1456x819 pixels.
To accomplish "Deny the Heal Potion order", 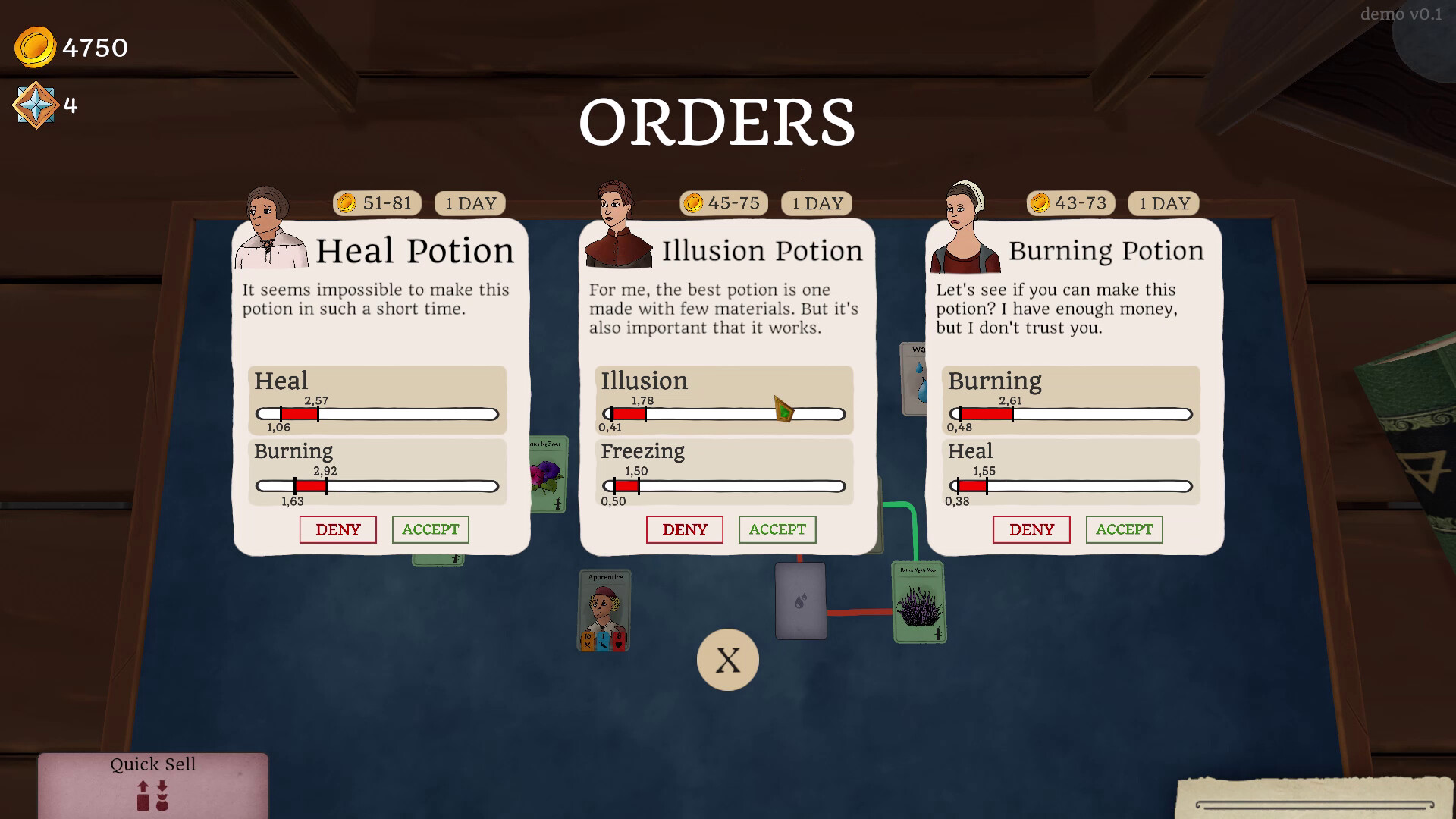I will (x=337, y=529).
